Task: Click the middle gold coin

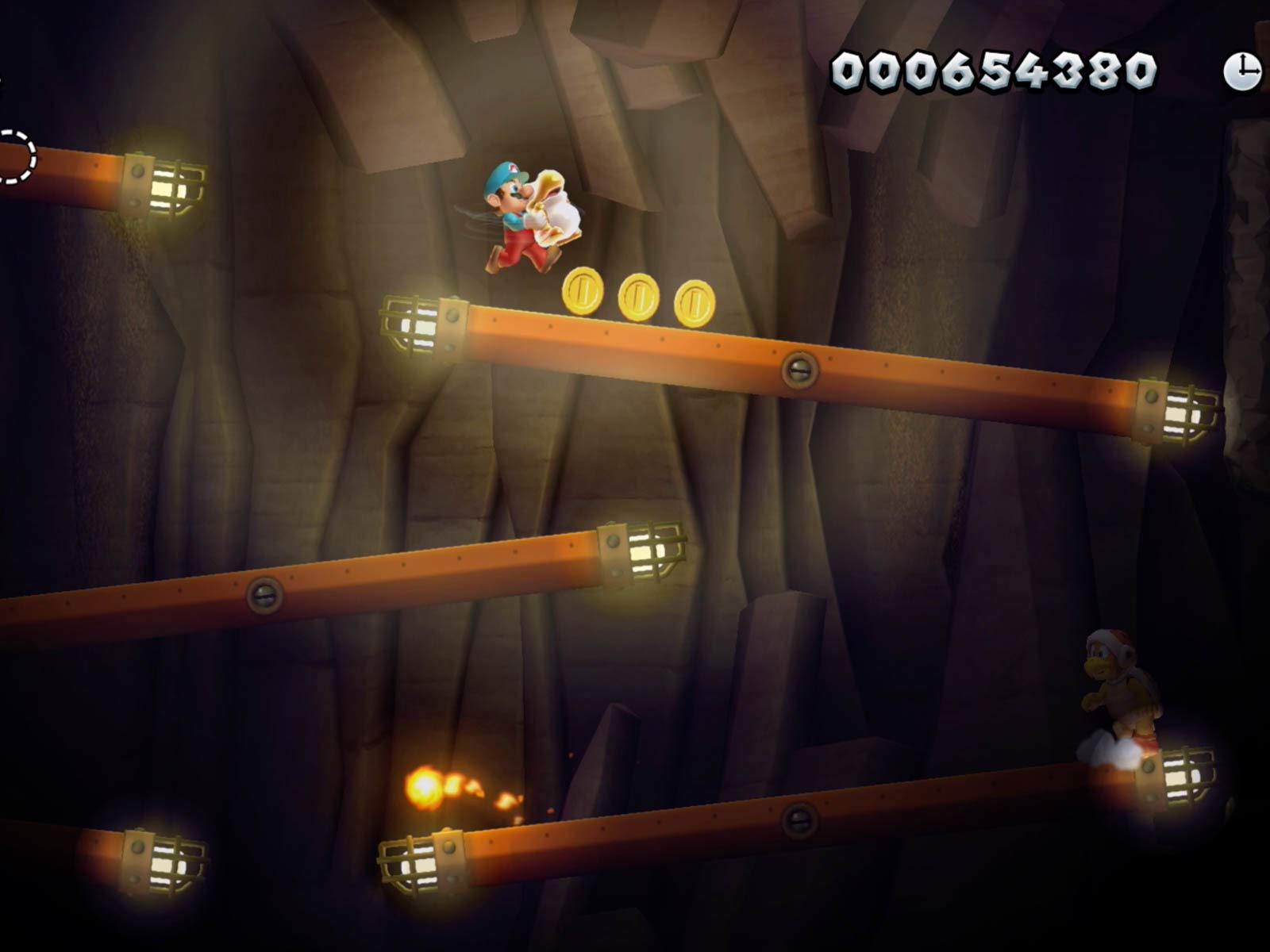Action: (x=640, y=297)
